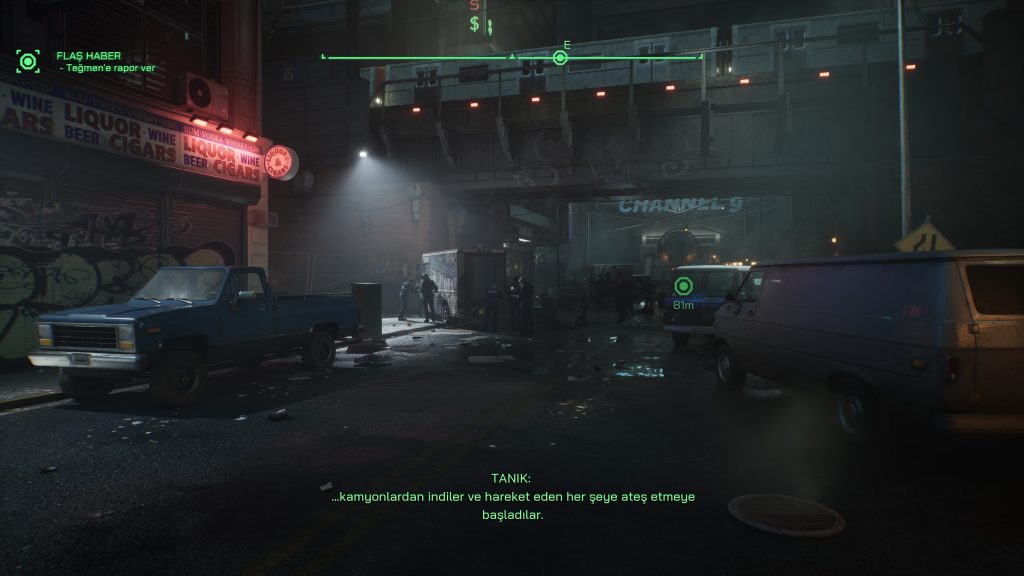The height and width of the screenshot is (576, 1024).
Task: Select the green waypoint marker showing 81m
Action: coord(684,287)
